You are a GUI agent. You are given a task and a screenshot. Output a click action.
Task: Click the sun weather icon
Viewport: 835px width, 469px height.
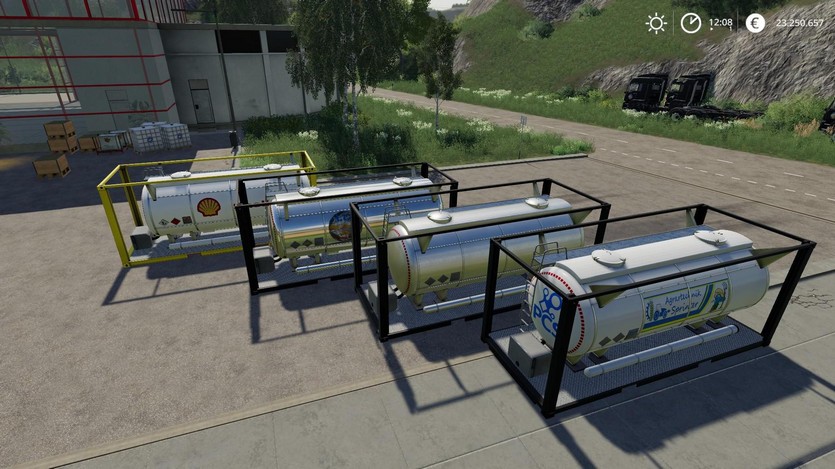(x=656, y=23)
